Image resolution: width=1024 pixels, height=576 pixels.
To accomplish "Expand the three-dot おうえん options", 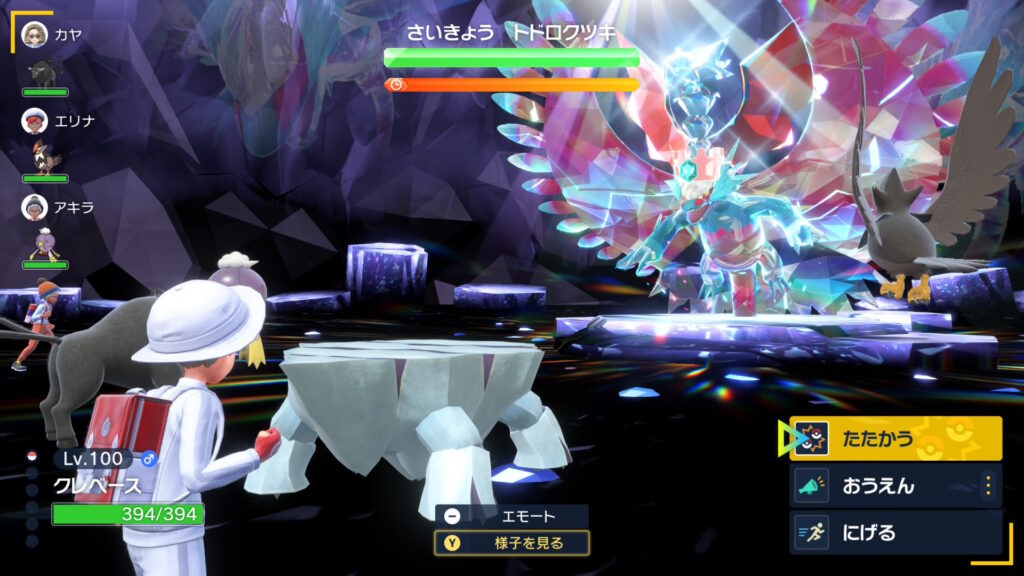I will pos(988,486).
